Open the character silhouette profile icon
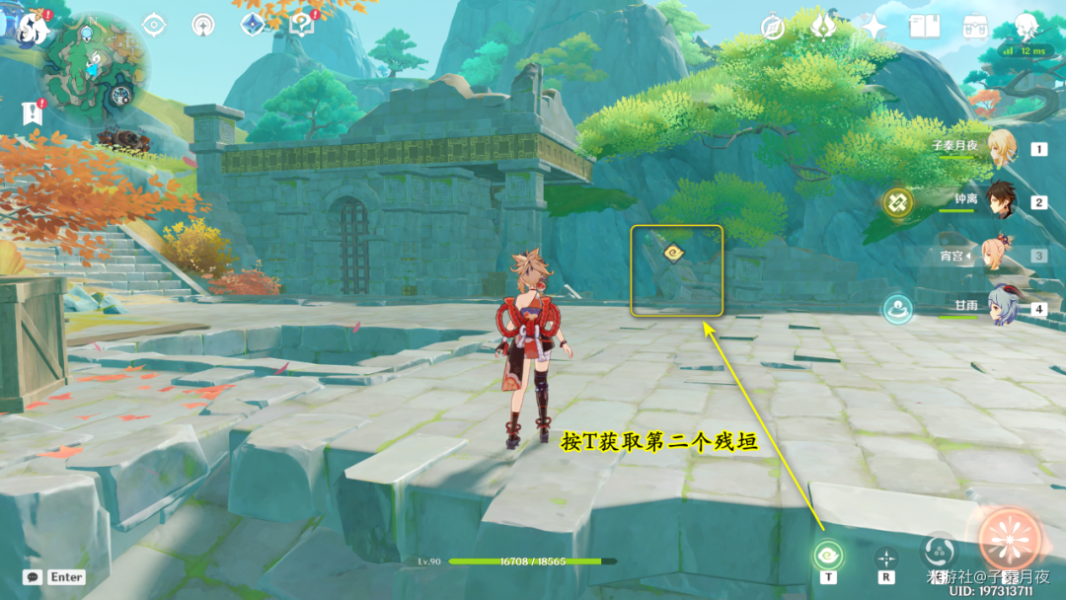The height and width of the screenshot is (600, 1066). click(x=1026, y=27)
